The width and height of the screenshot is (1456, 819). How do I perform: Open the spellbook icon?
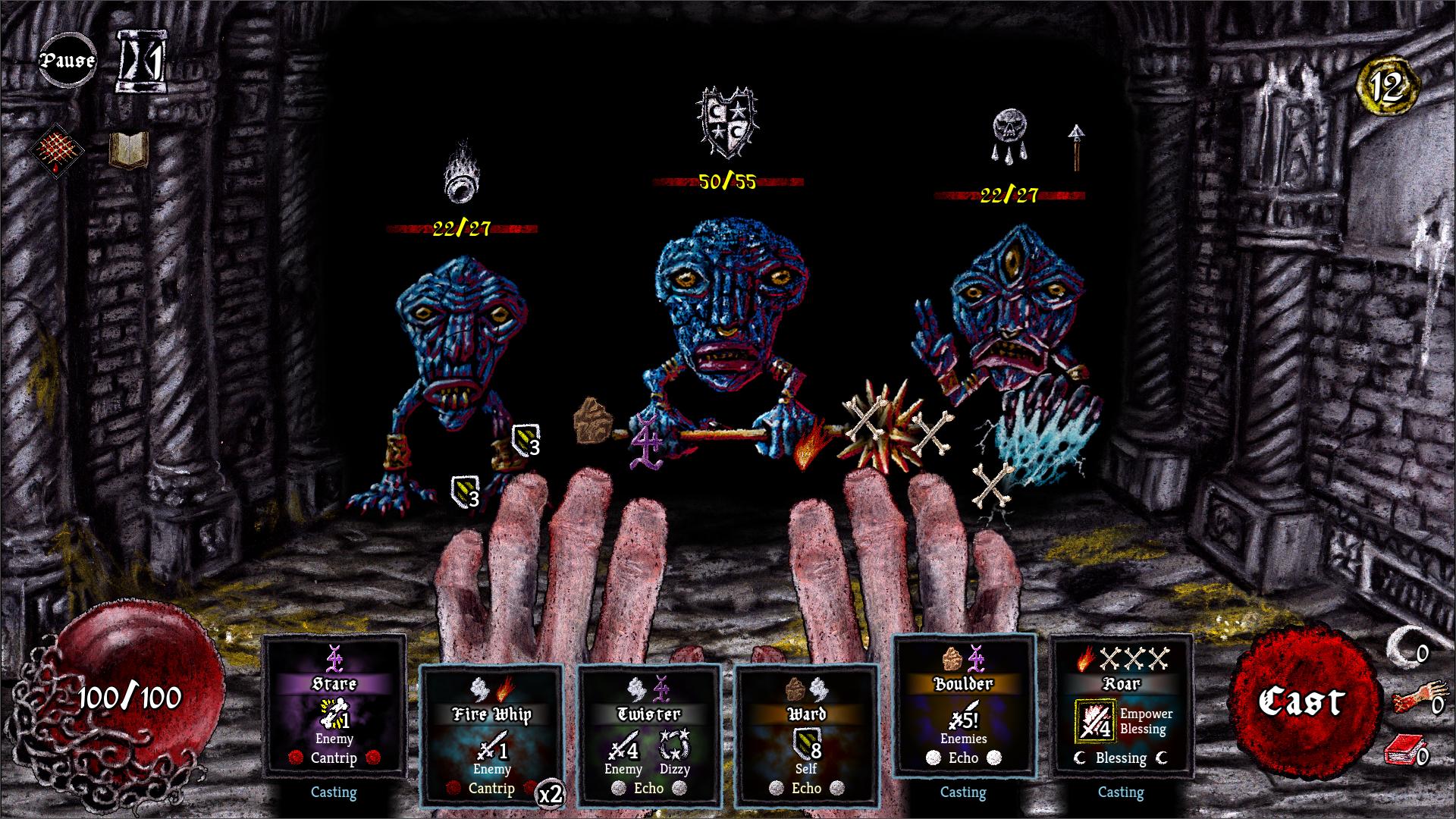pyautogui.click(x=128, y=149)
